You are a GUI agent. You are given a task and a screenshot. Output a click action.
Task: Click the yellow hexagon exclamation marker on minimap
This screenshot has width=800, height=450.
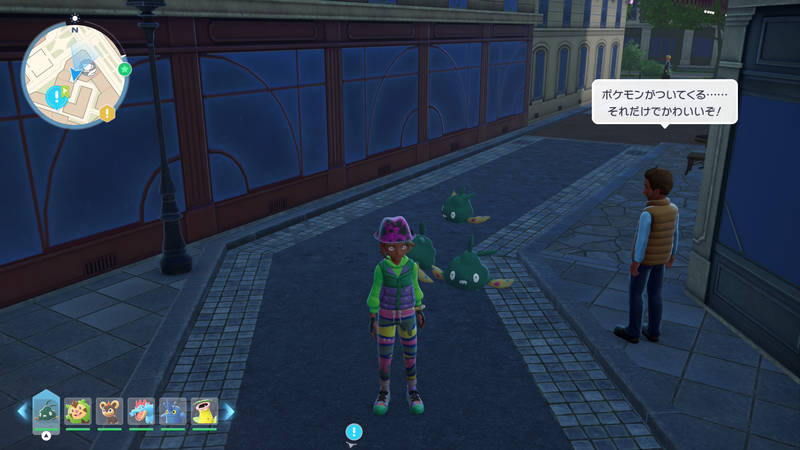point(107,113)
